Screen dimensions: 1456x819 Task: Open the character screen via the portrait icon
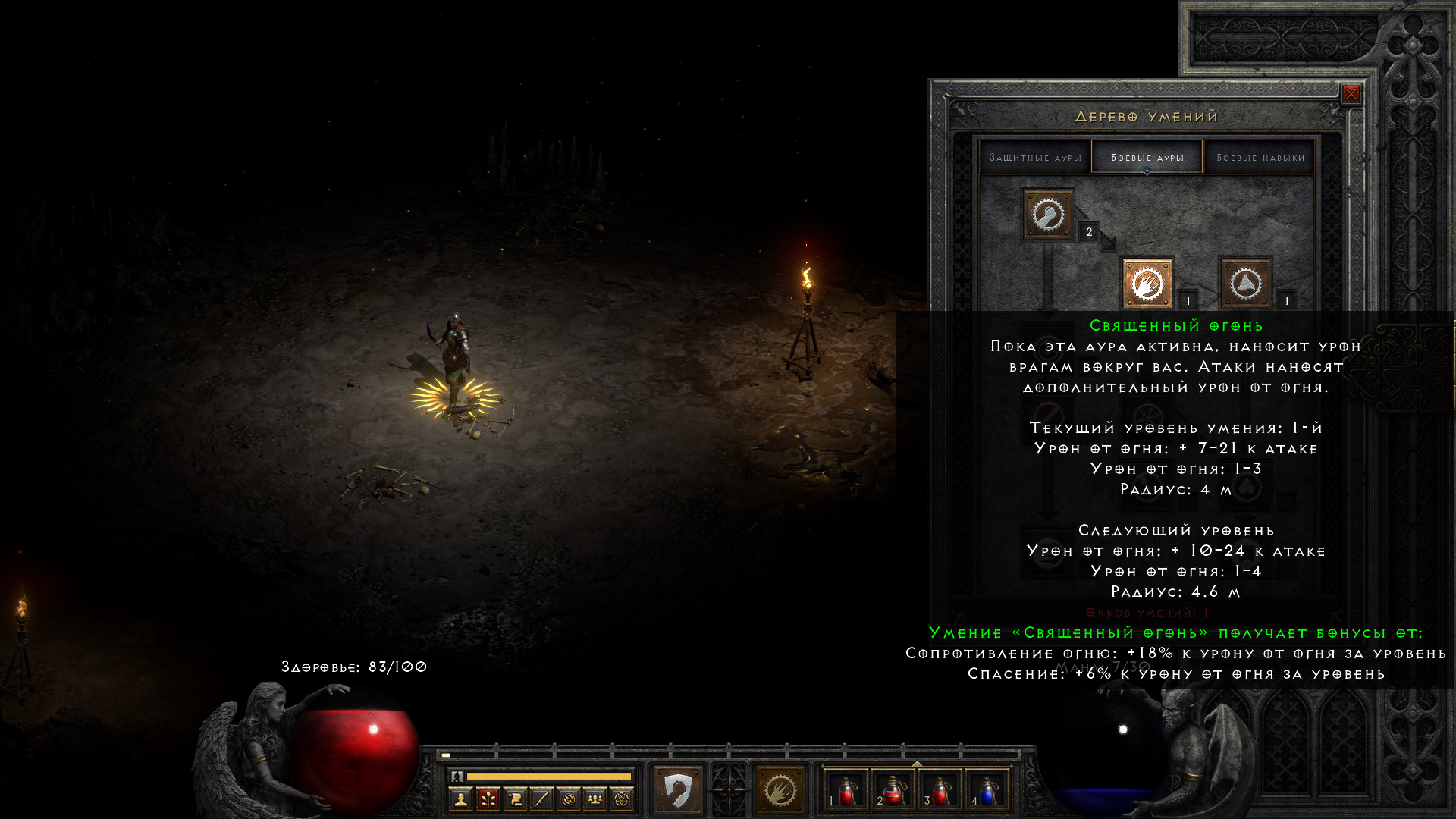(461, 799)
